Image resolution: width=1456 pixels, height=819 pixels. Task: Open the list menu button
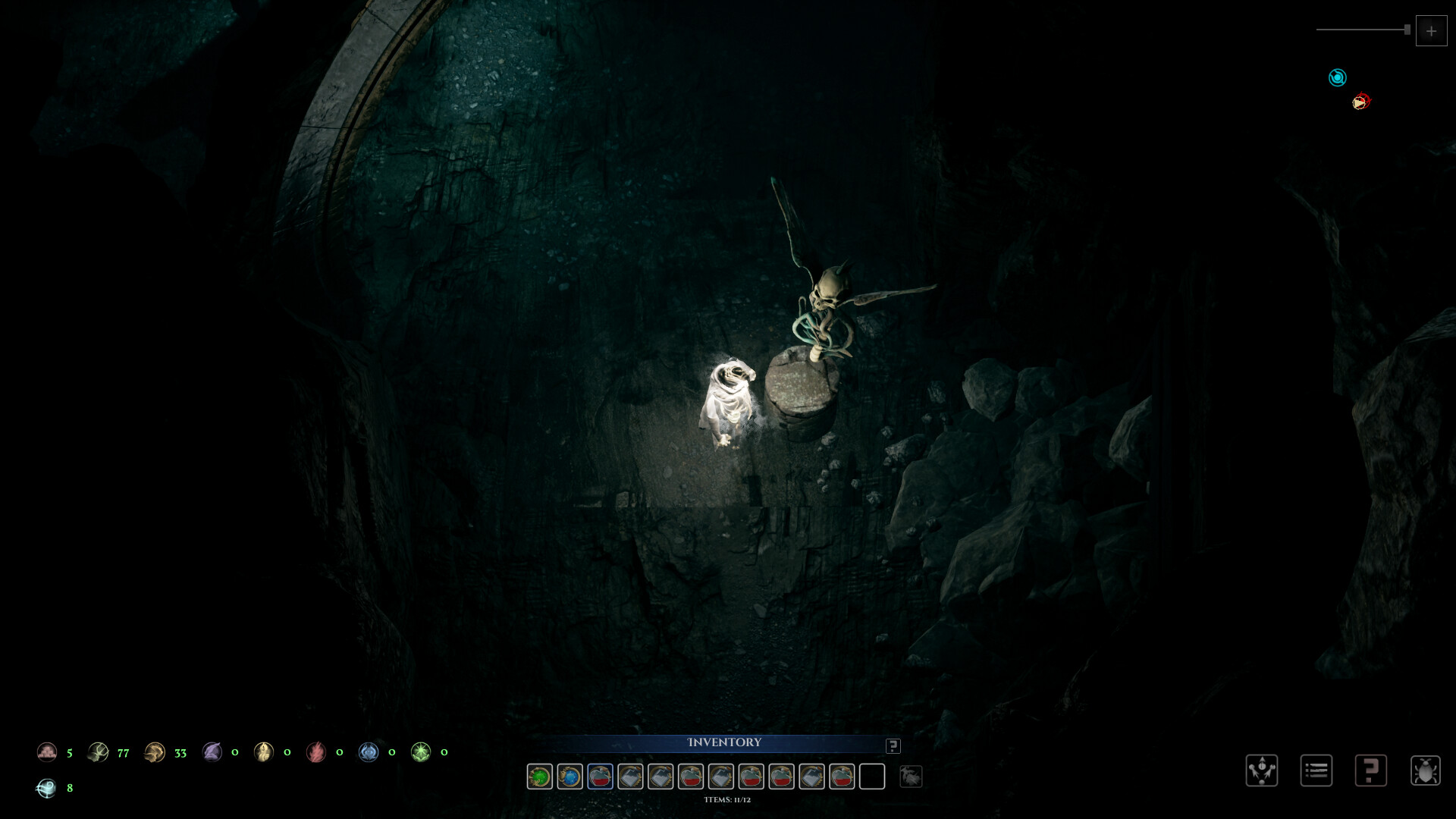pyautogui.click(x=1316, y=770)
